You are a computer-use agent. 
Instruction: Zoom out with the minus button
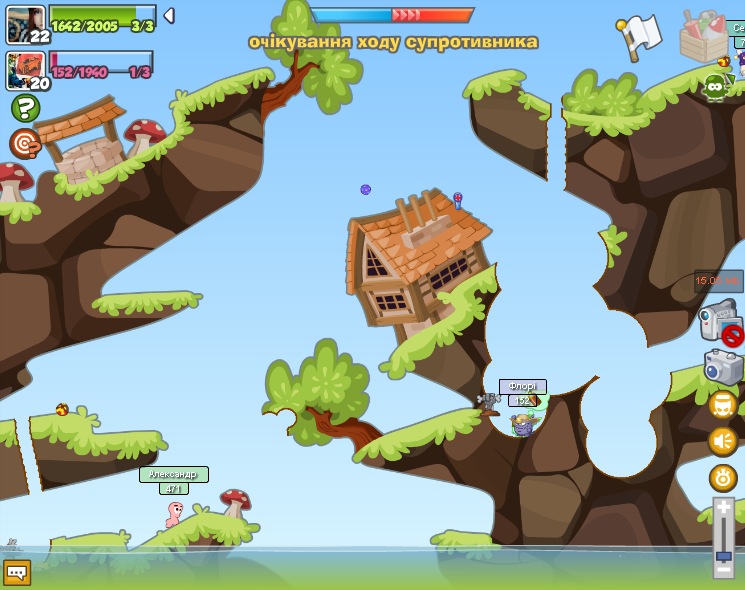pos(723,570)
